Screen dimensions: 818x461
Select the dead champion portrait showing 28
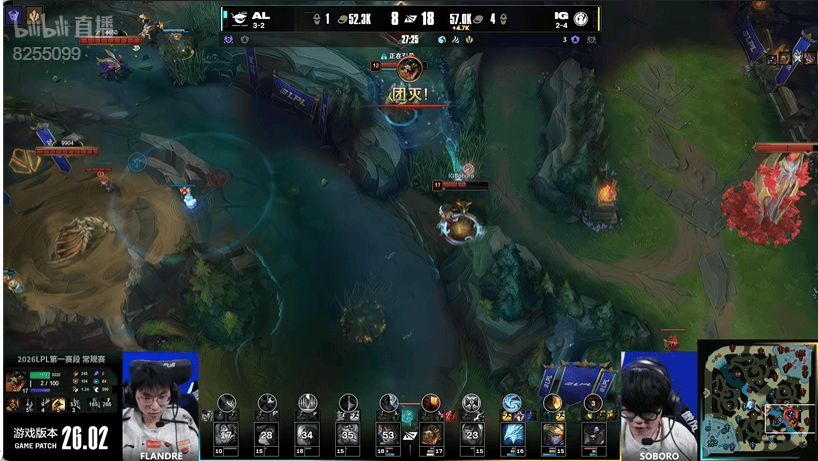[x=266, y=434]
